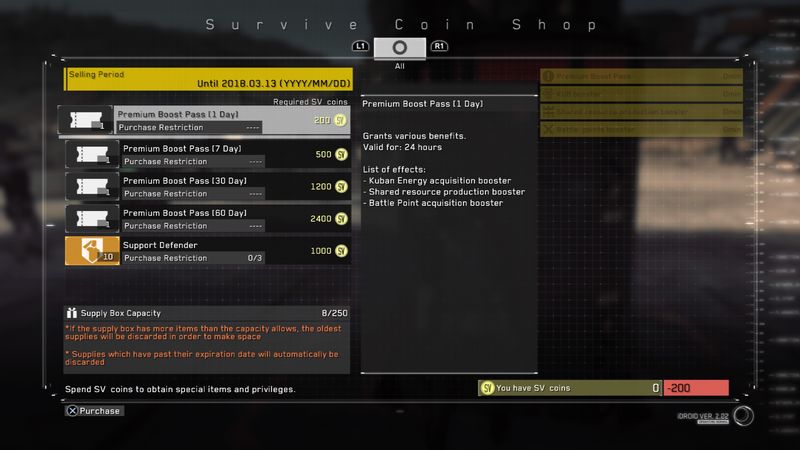
Task: Choose the Premium Boost Pass (7 Day)
Action: (207, 154)
